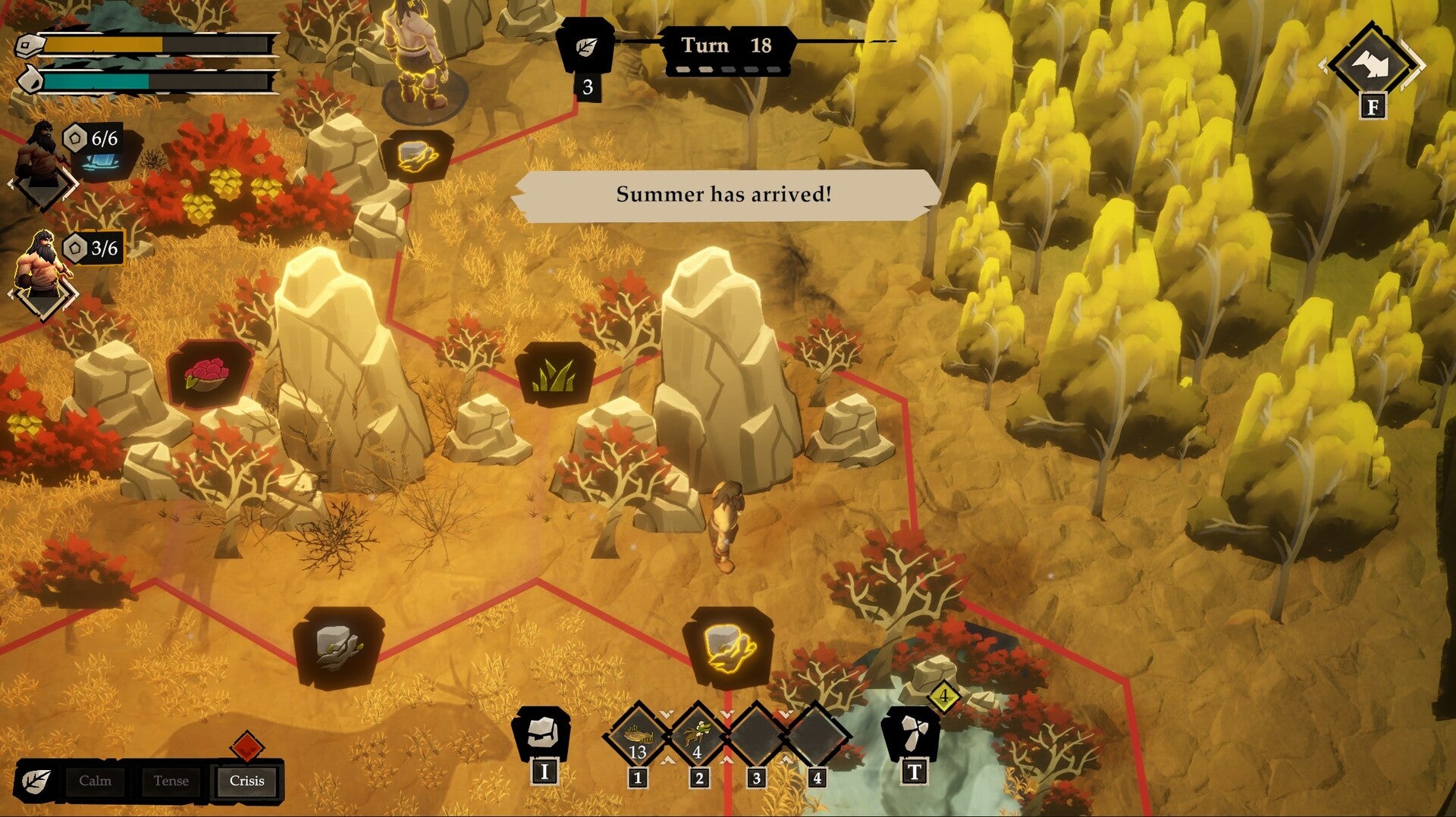The width and height of the screenshot is (1456, 817).
Task: Select hotbar slot holding 13 grass bundles
Action: (x=638, y=736)
